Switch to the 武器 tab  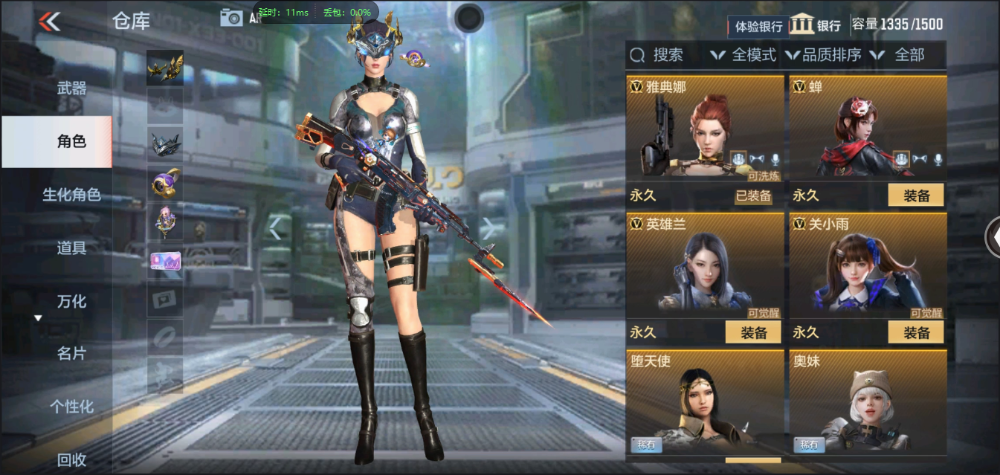71,89
